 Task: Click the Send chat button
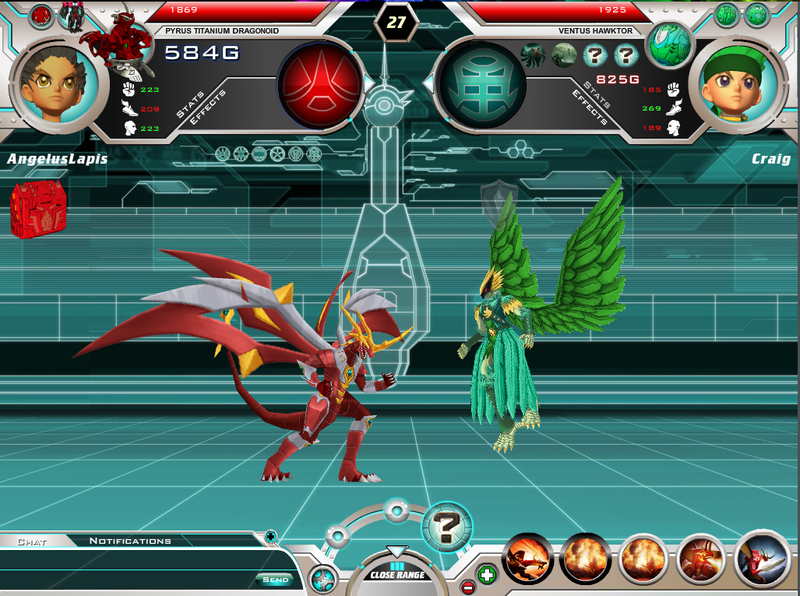point(275,579)
